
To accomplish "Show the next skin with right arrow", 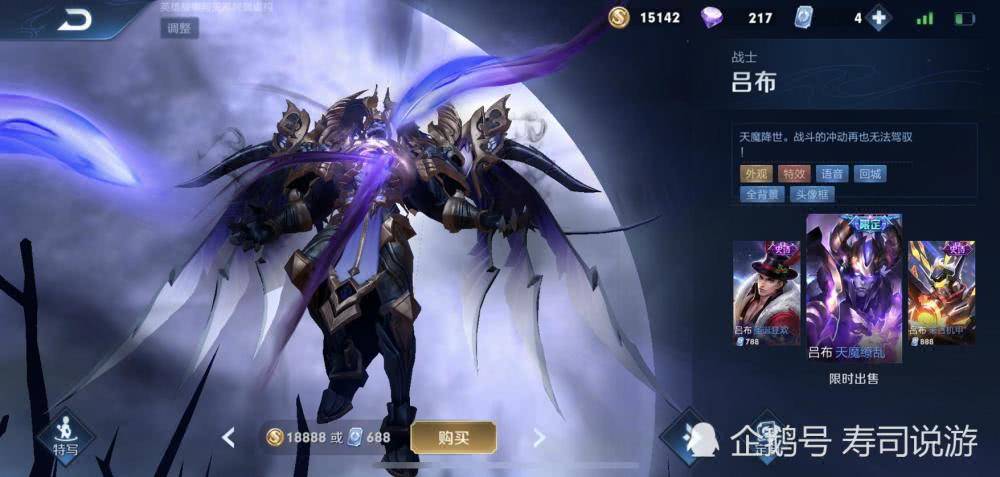I will pyautogui.click(x=539, y=437).
